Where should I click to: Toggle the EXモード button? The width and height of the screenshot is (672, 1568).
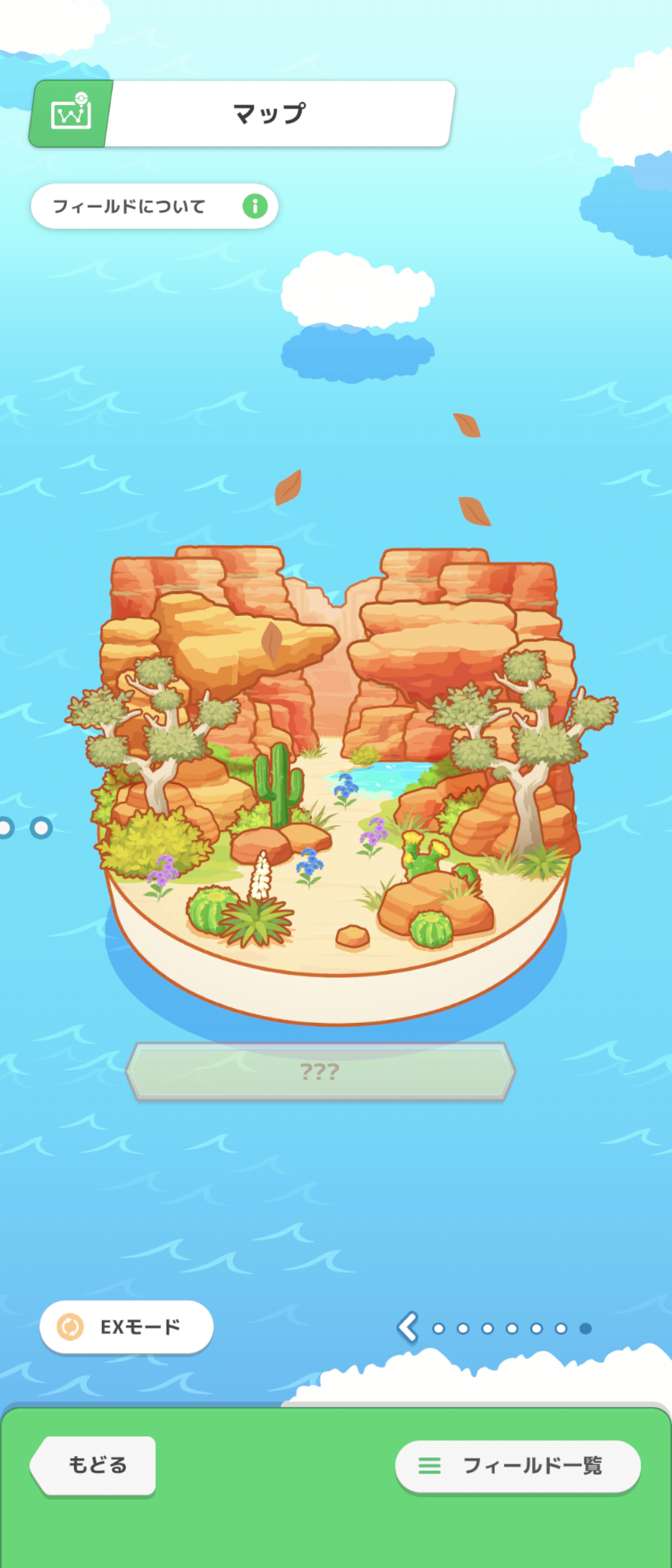click(127, 1327)
